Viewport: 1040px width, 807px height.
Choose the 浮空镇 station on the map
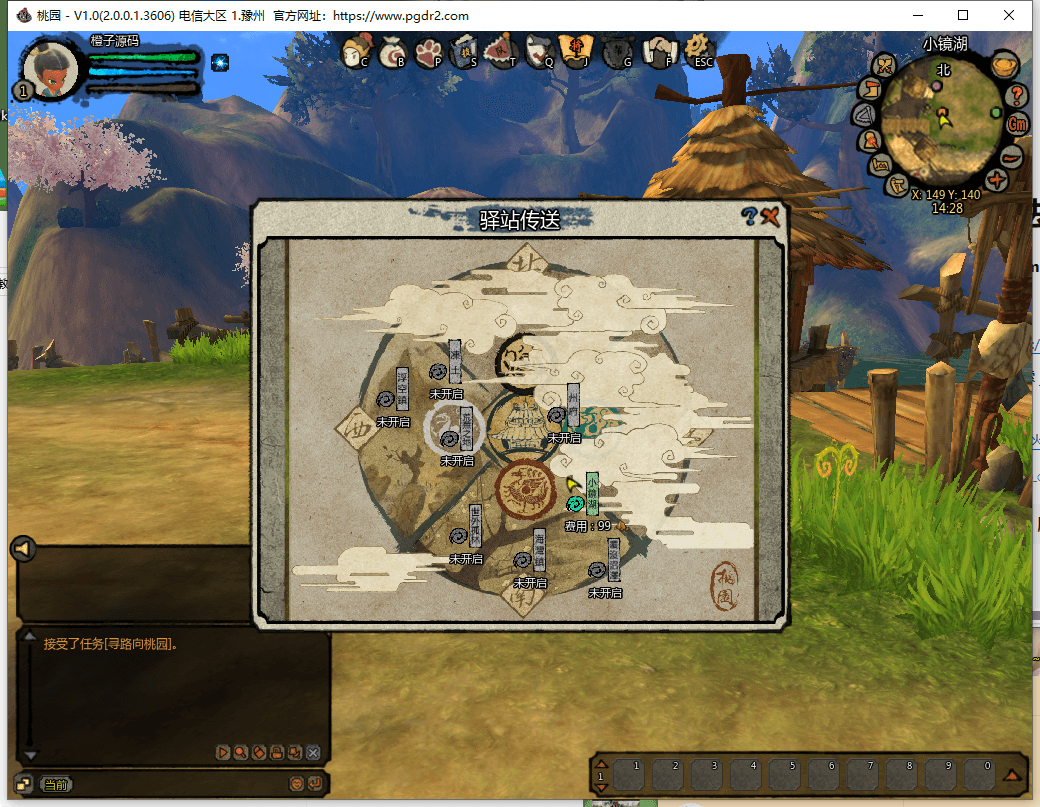383,400
